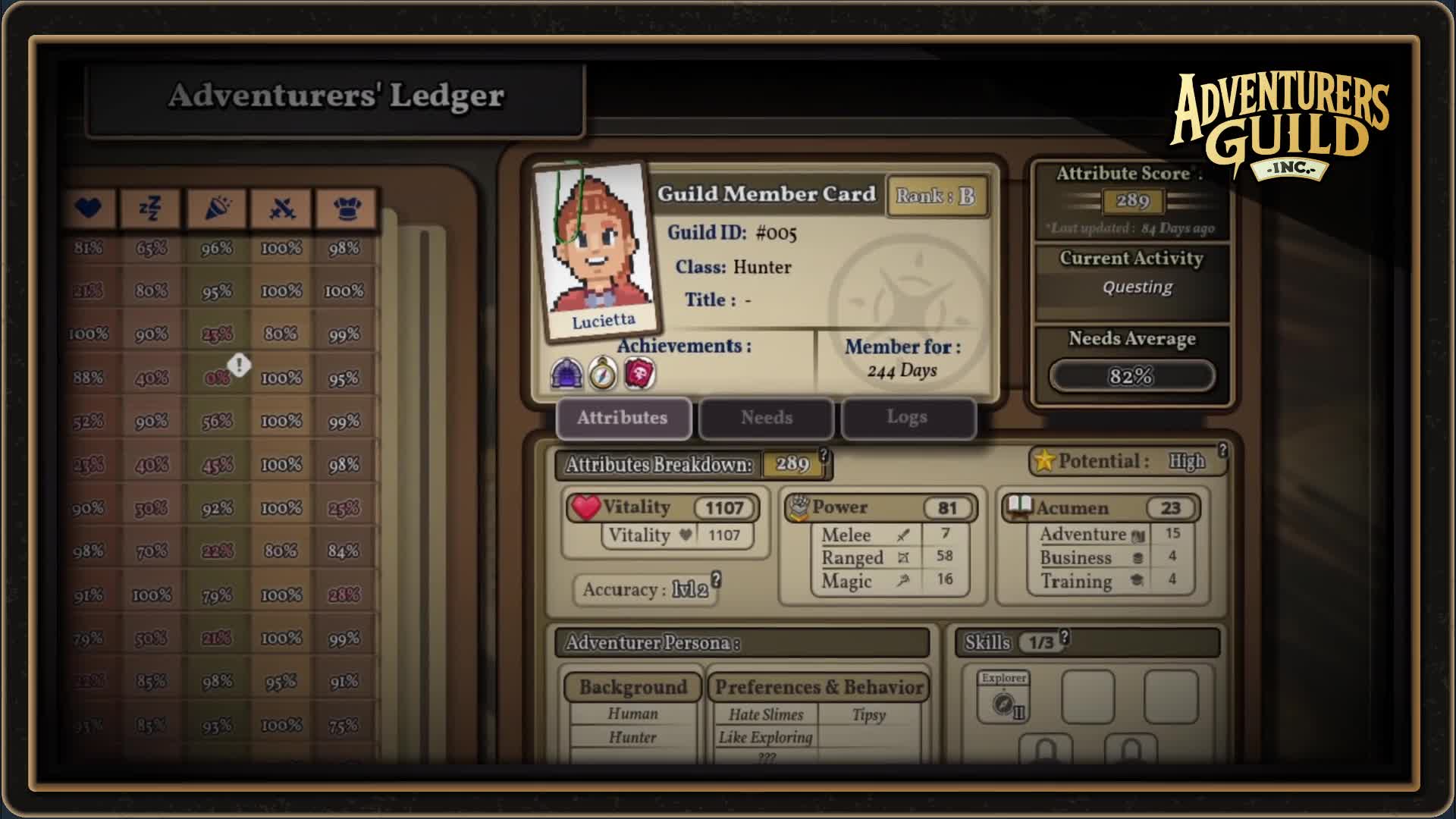Click the Attributes tab button
1456x819 pixels.
[x=623, y=418]
